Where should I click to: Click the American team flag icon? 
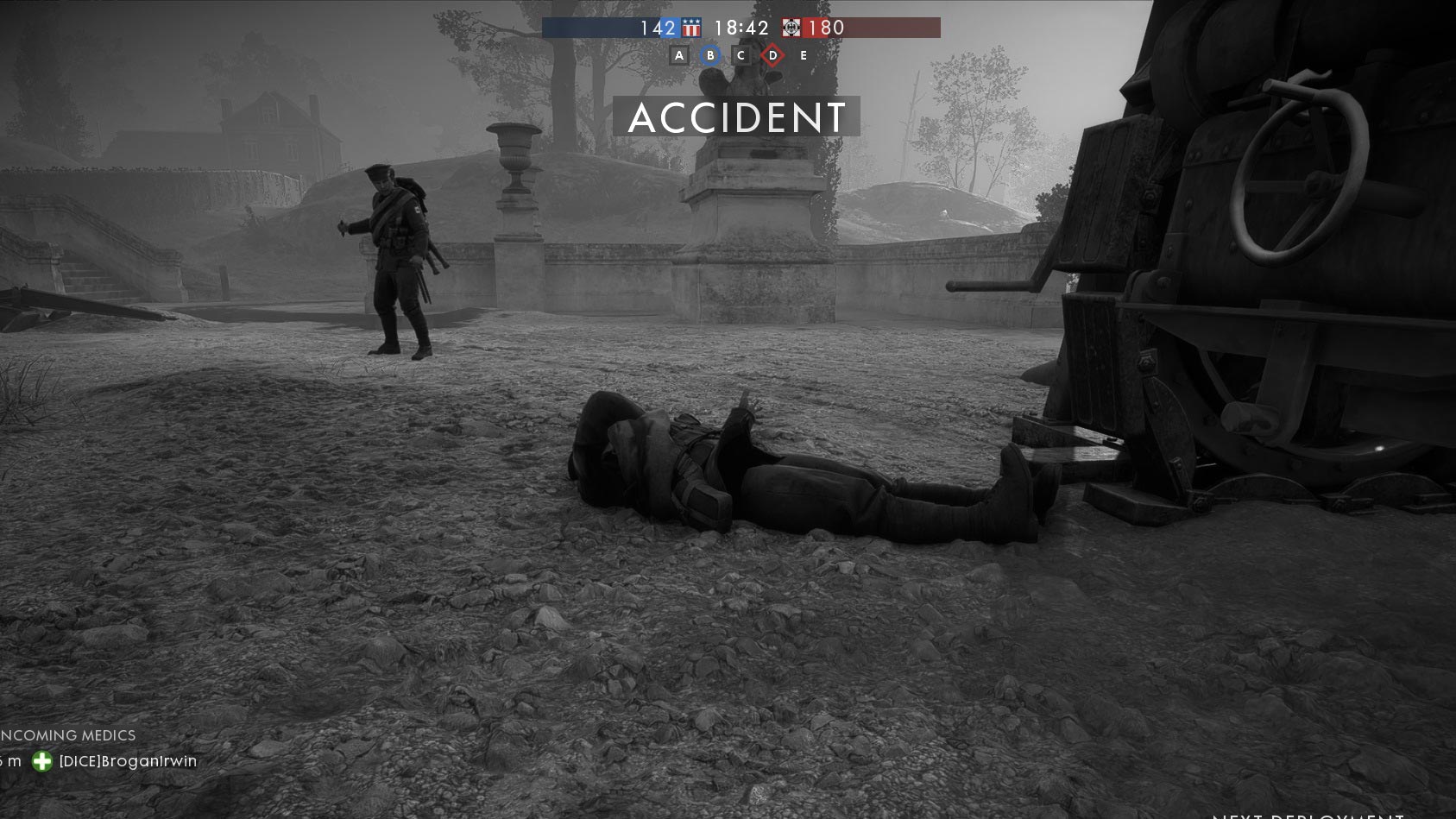pyautogui.click(x=691, y=28)
